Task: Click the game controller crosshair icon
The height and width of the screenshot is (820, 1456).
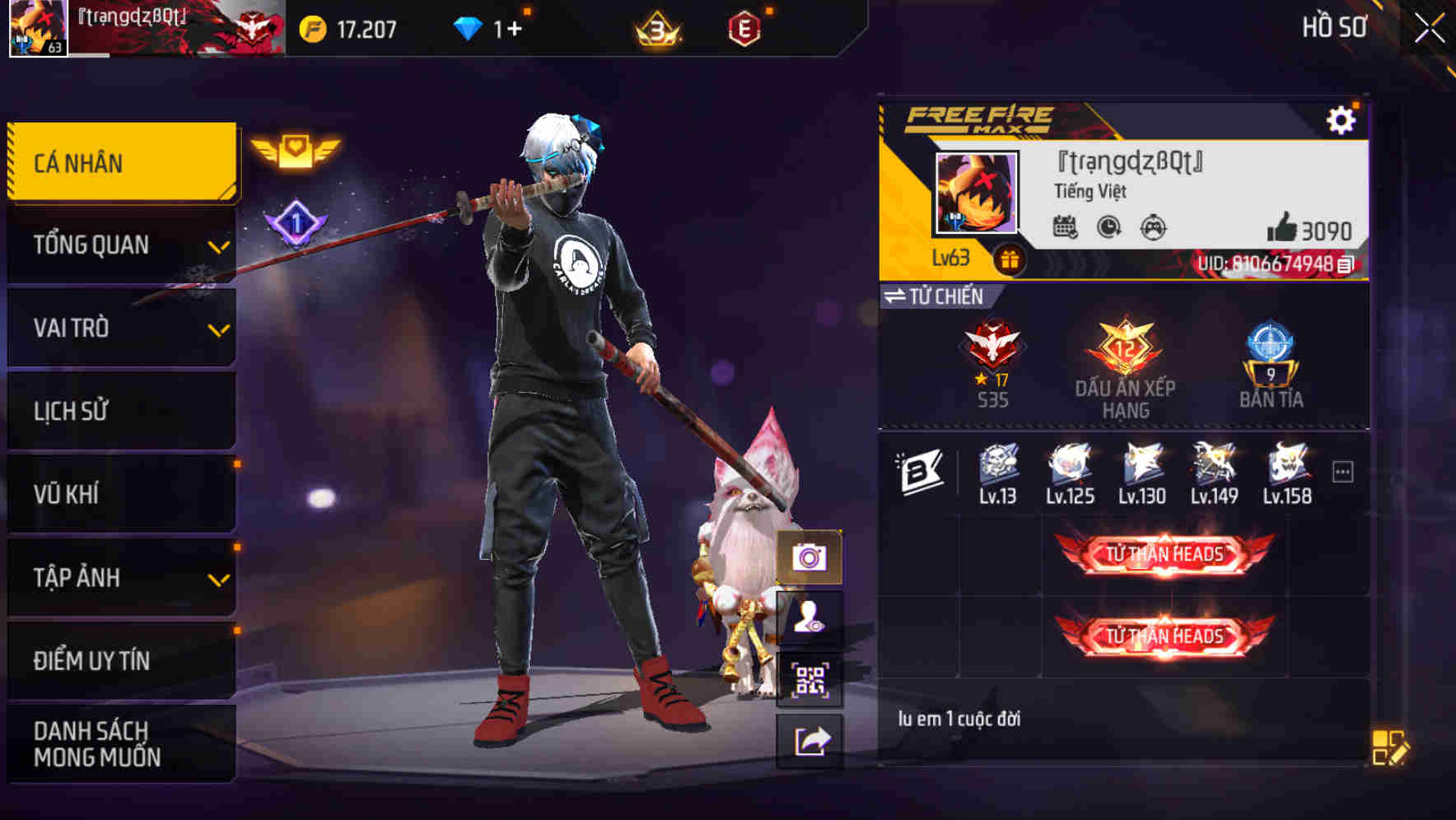Action: pyautogui.click(x=1155, y=227)
